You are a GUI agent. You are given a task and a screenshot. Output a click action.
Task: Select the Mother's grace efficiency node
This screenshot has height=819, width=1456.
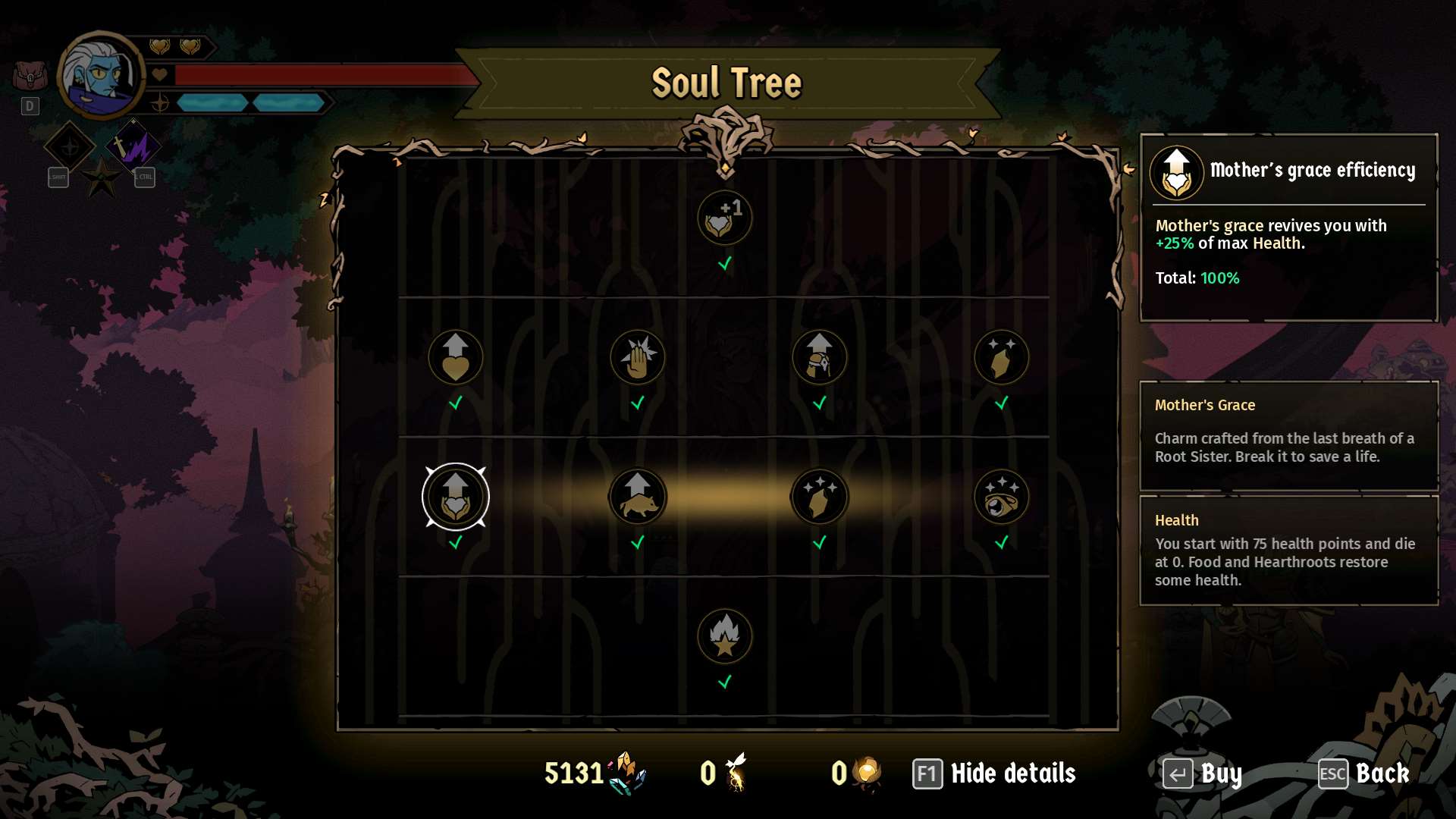[x=455, y=497]
